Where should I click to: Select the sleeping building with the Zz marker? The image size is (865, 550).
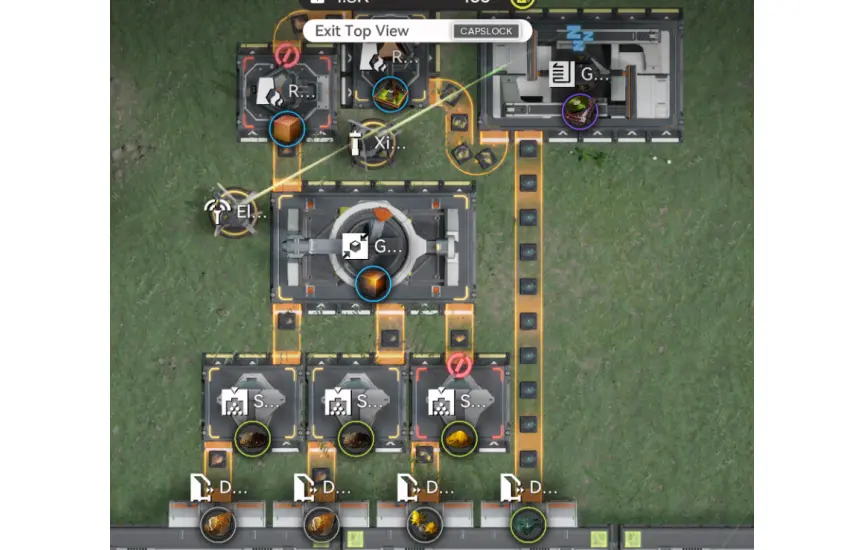click(x=580, y=75)
